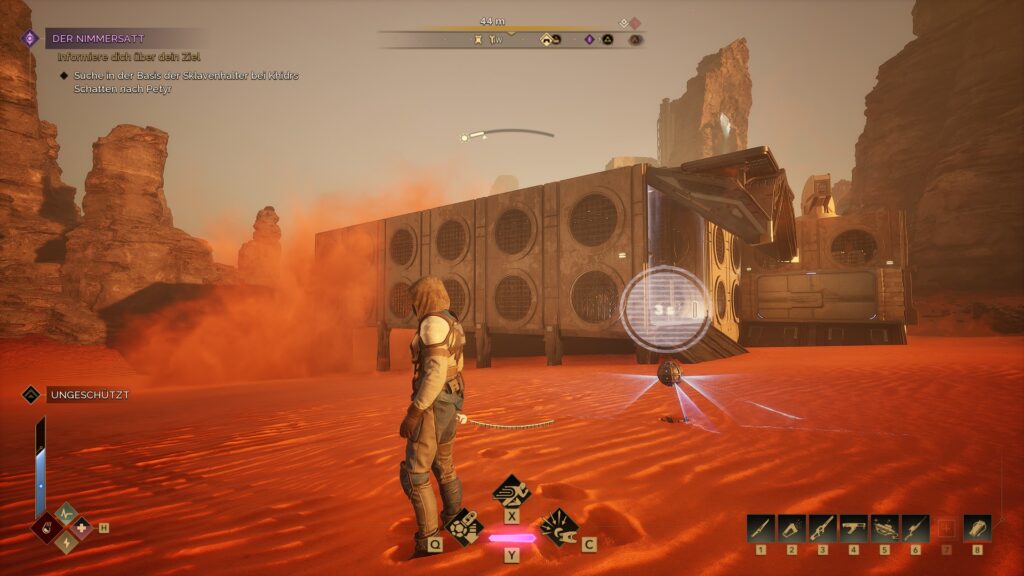Click the purple diamond quest marker on compass

[589, 40]
